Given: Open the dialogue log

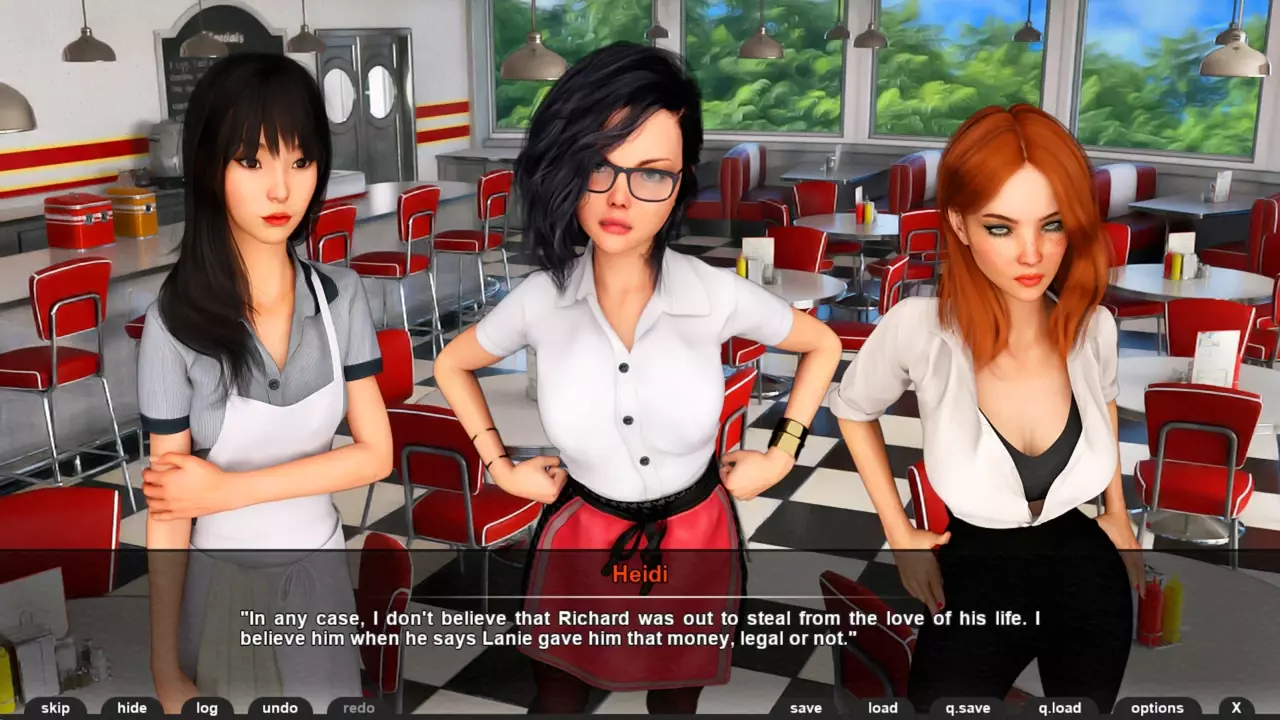Looking at the screenshot, I should (207, 708).
